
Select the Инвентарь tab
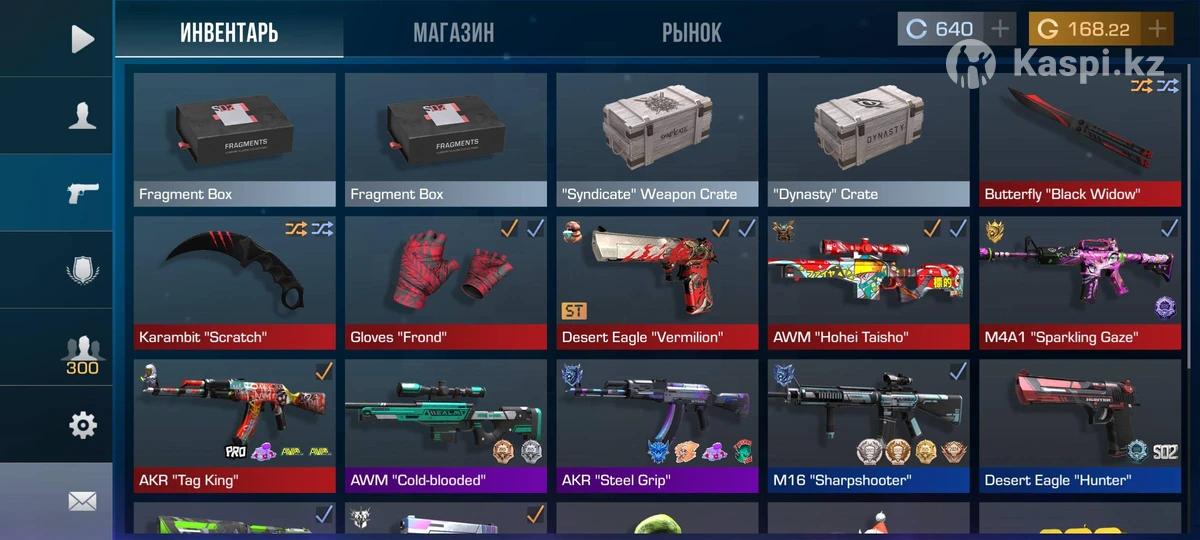(229, 33)
